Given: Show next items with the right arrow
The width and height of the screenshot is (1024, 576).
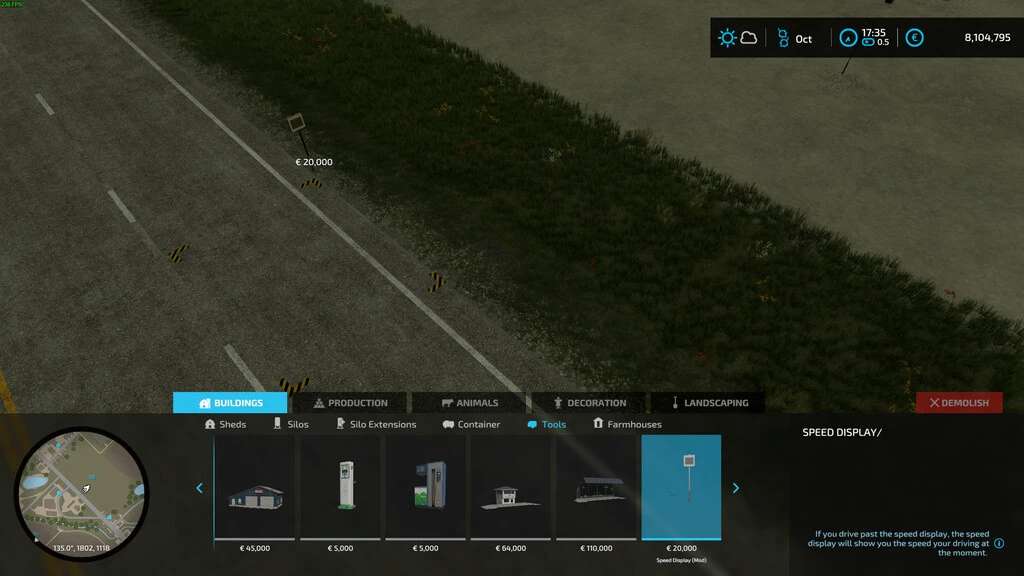Looking at the screenshot, I should pos(736,488).
